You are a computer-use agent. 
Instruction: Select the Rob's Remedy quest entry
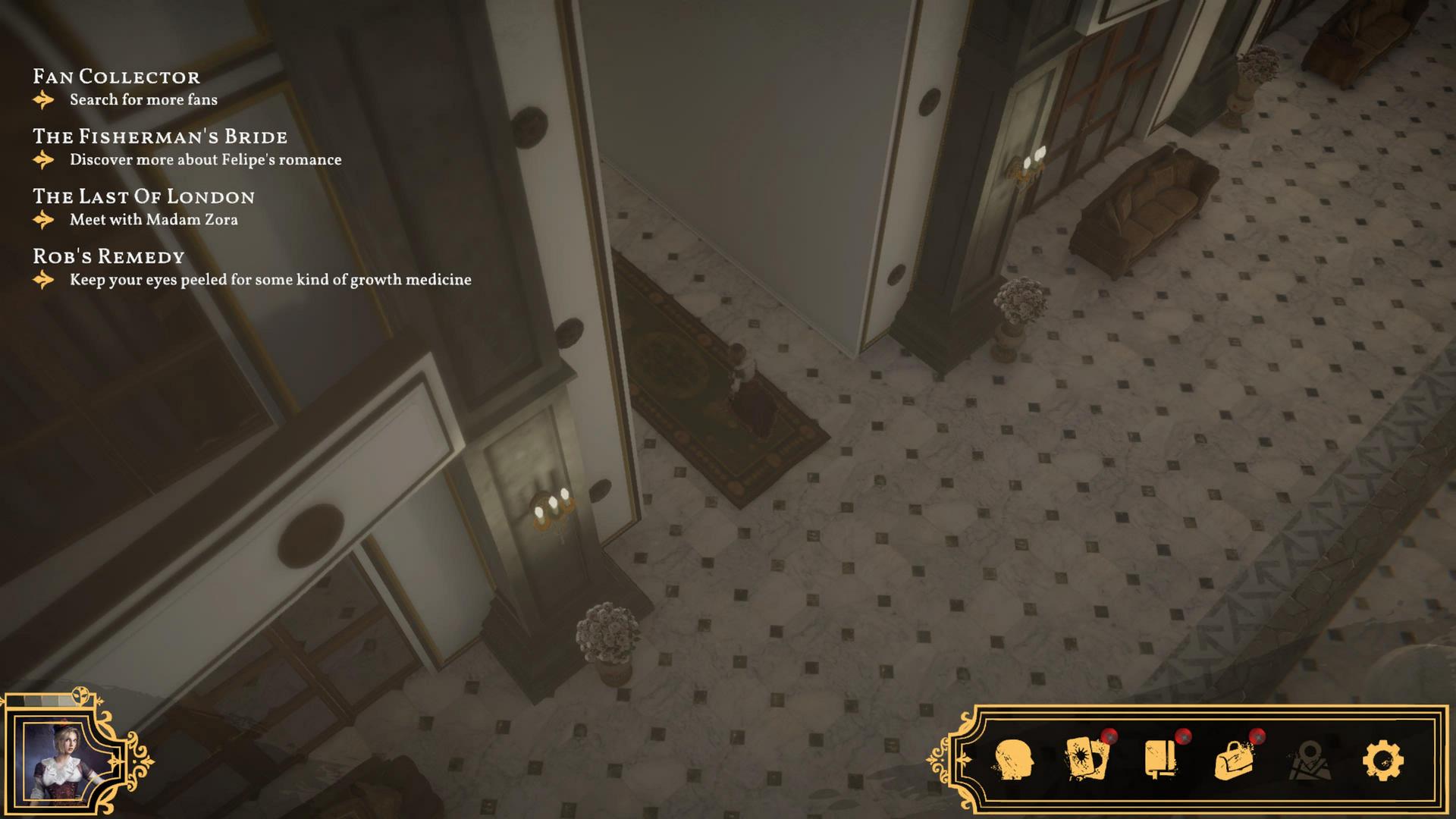click(108, 256)
